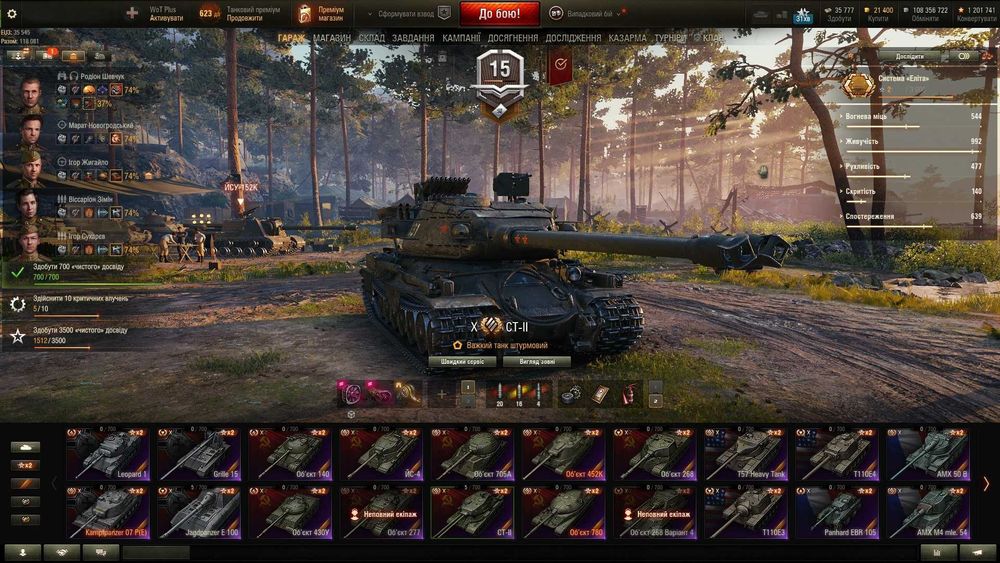Open the ДОСЛІДЖЕННЯ tab

(x=573, y=38)
